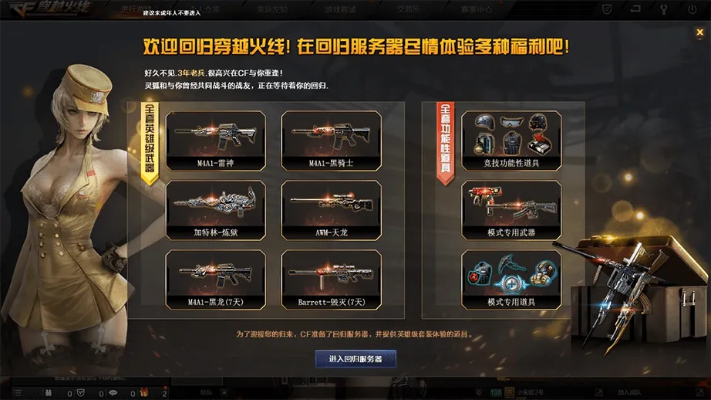
Task: Open the 竞技功能性道具 item tile
Action: click(510, 140)
